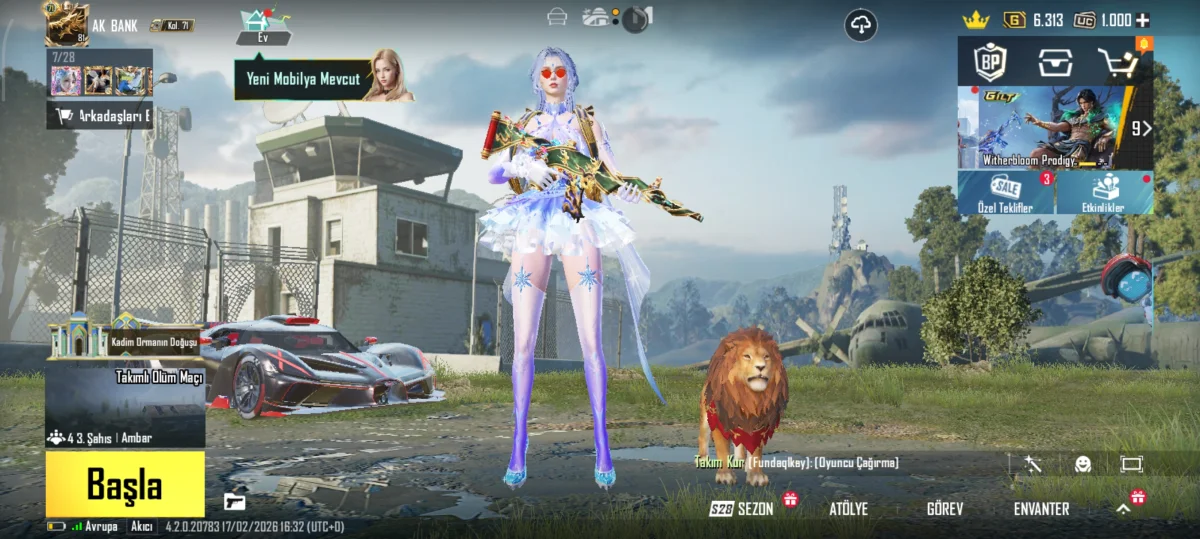Open the Atölye workshop menu
1200x539 pixels.
[848, 509]
